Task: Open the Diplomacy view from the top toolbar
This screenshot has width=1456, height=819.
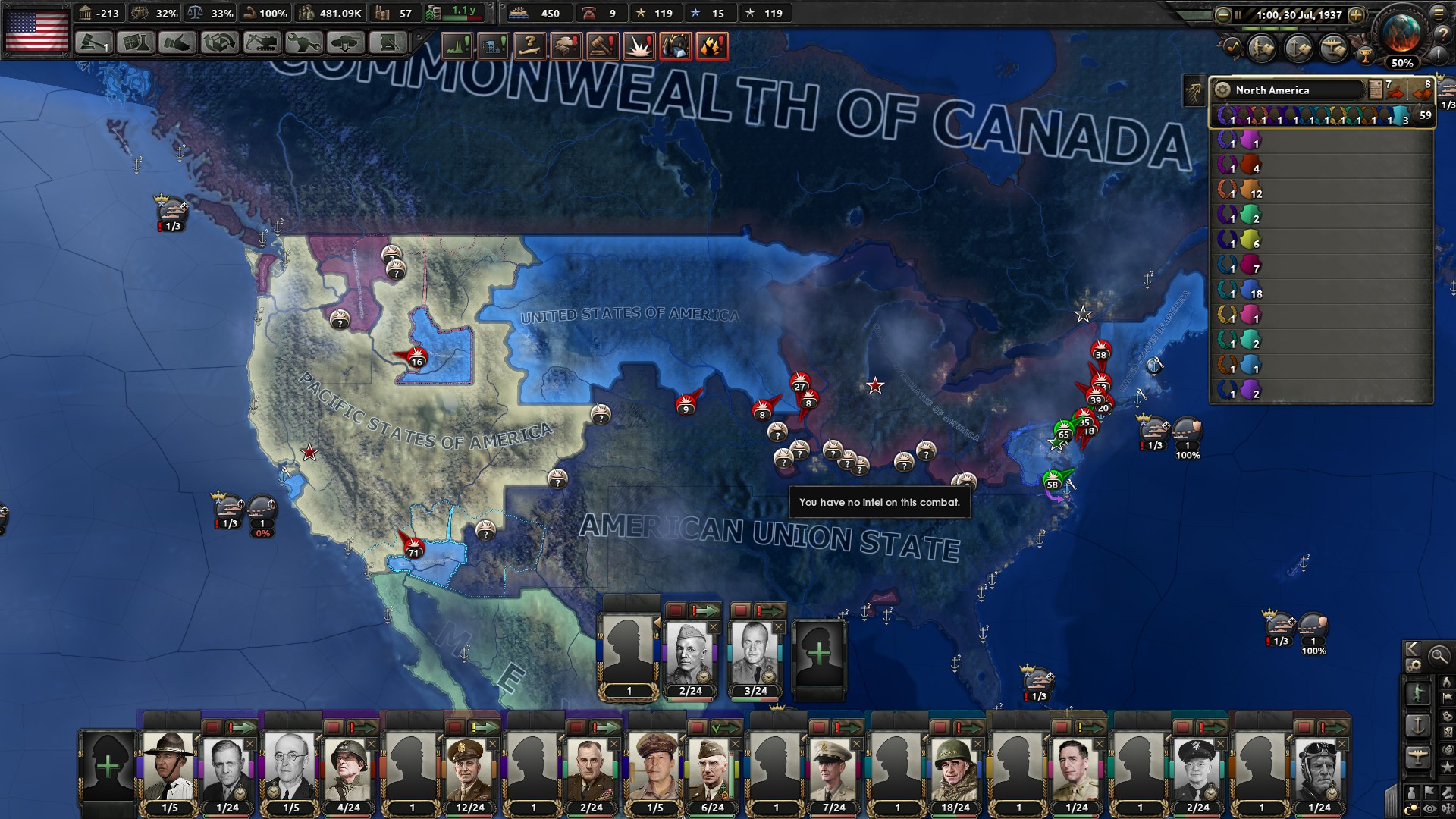Action: [178, 45]
